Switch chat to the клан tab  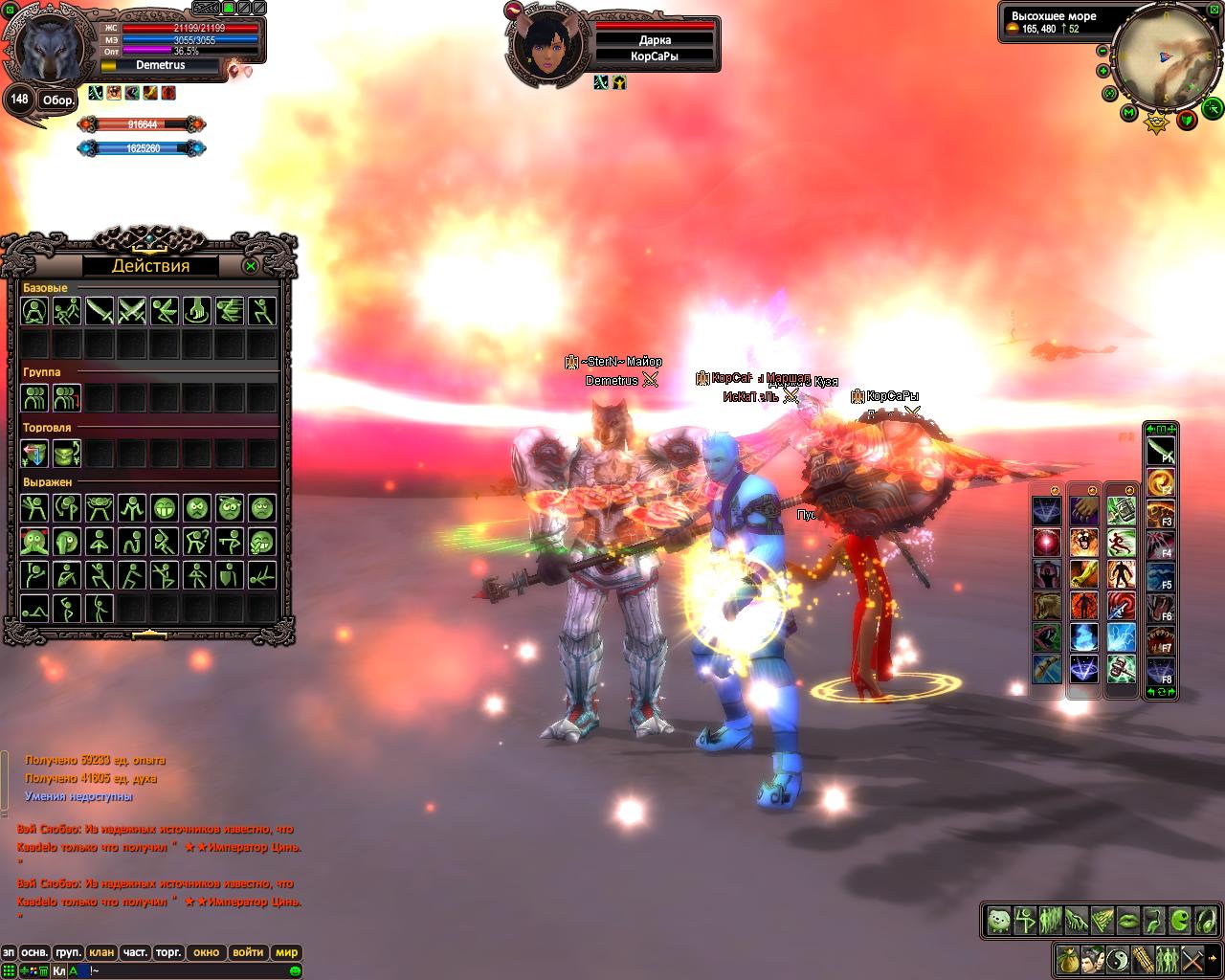(101, 952)
